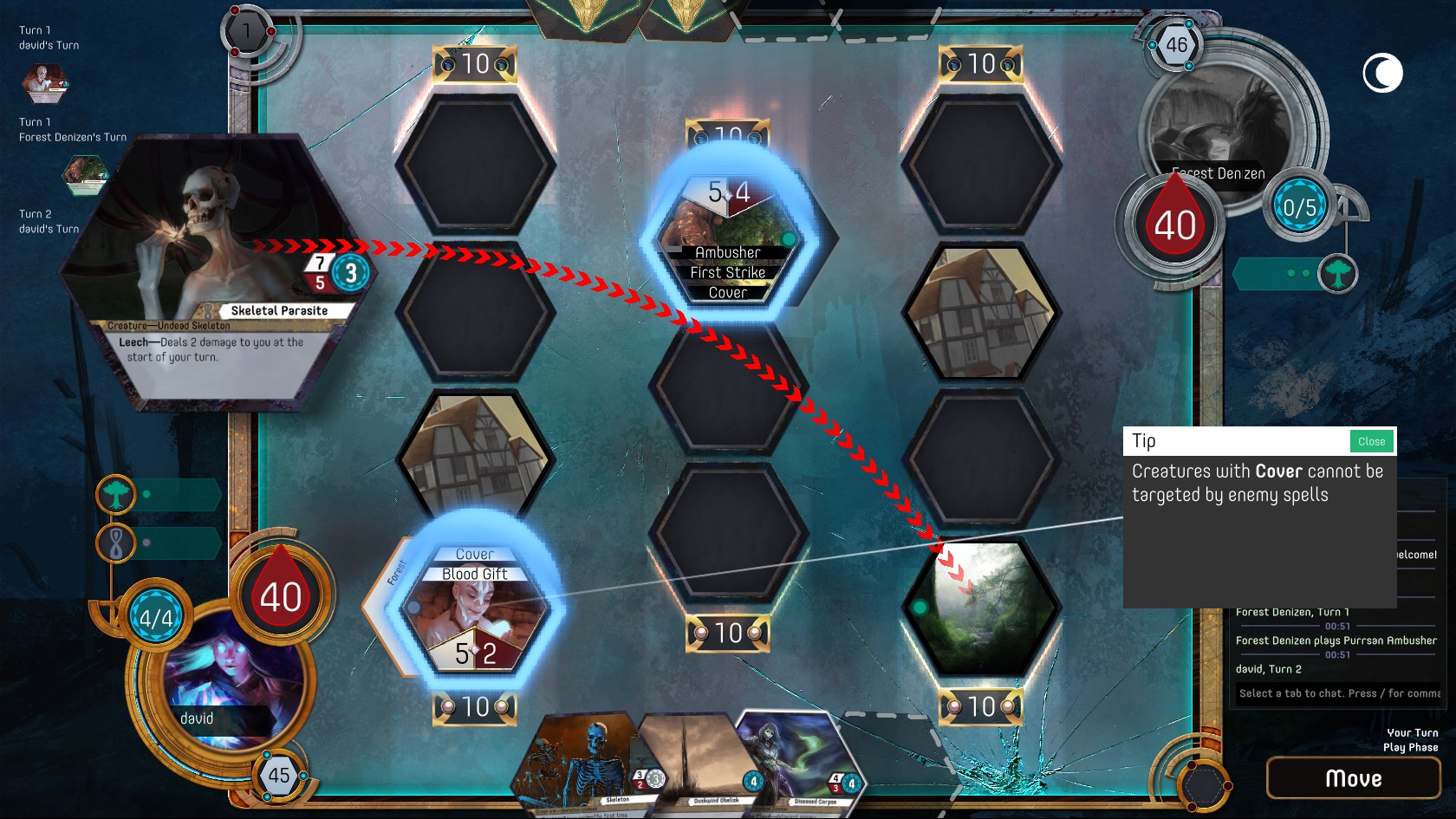Image resolution: width=1456 pixels, height=819 pixels.
Task: Click the deck counter showing 46
Action: (1176, 46)
